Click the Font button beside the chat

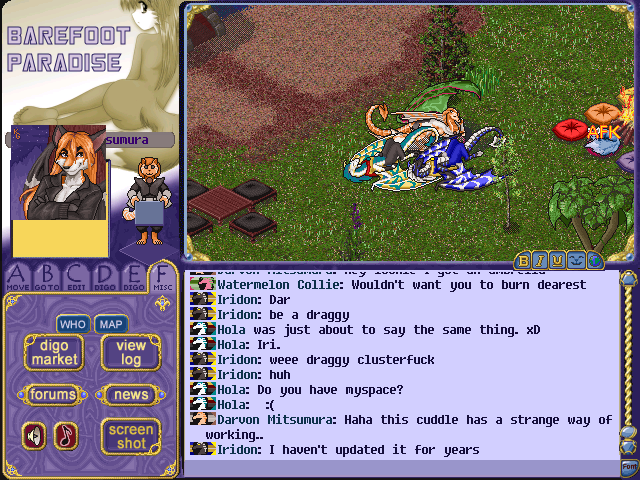pos(628,467)
